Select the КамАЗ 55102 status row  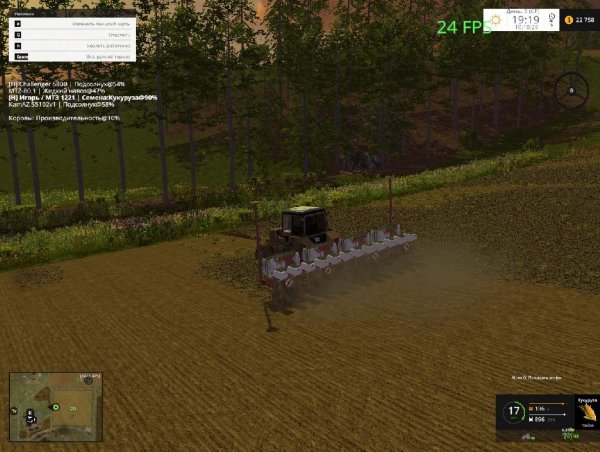click(x=60, y=104)
